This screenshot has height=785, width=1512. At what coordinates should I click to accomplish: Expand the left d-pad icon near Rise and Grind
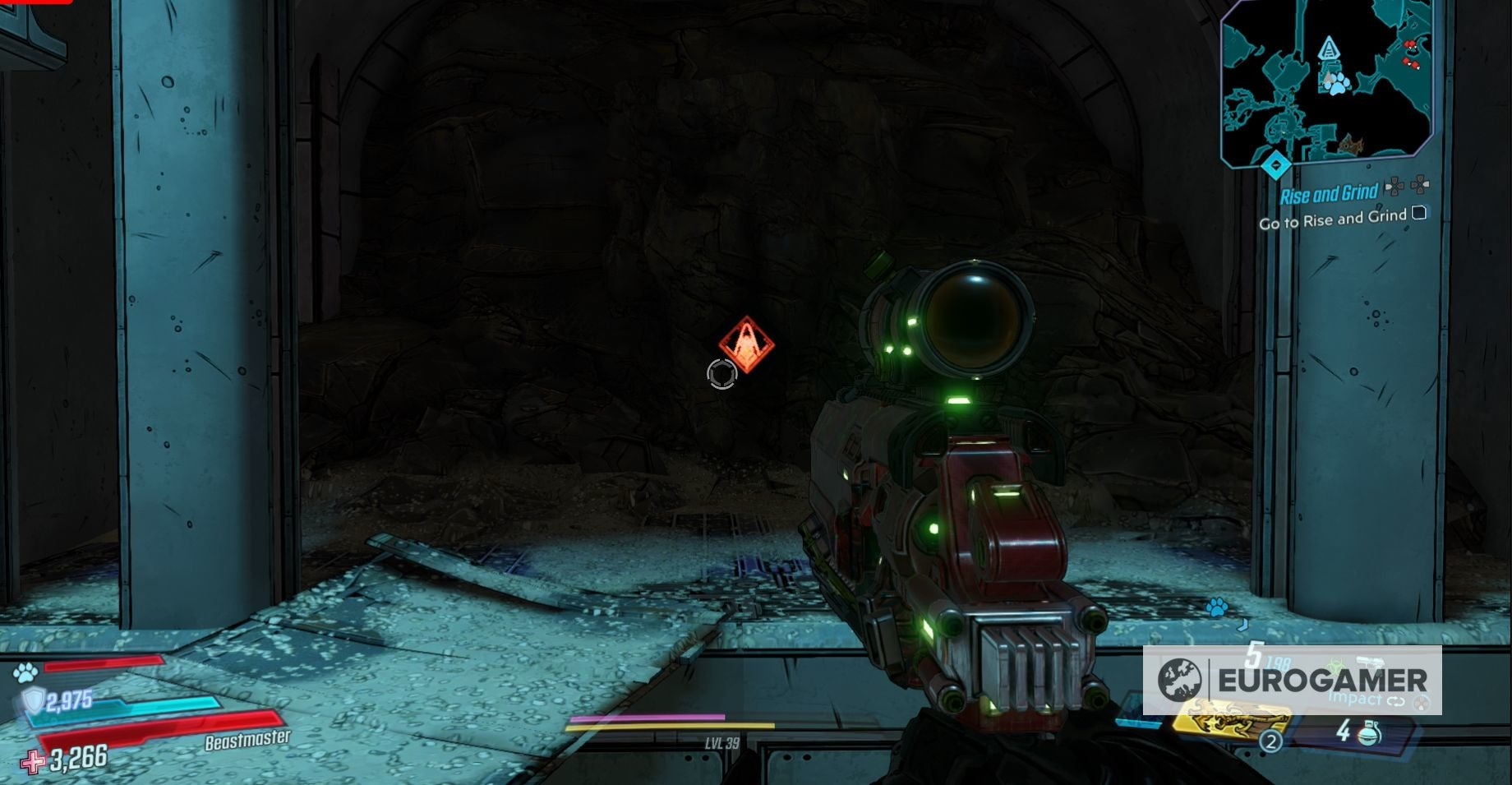click(1394, 187)
